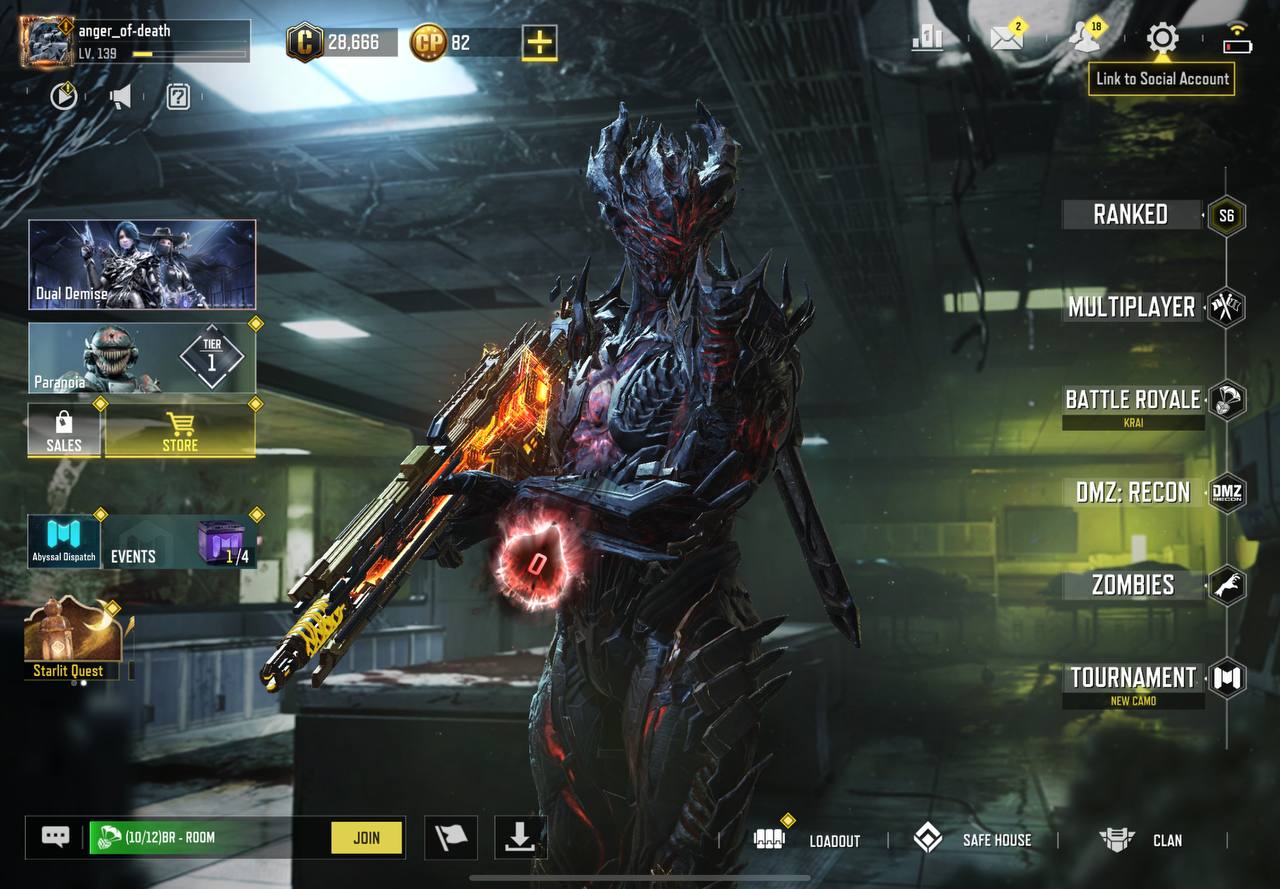
Task: Go to the Safe House
Action: pos(973,840)
